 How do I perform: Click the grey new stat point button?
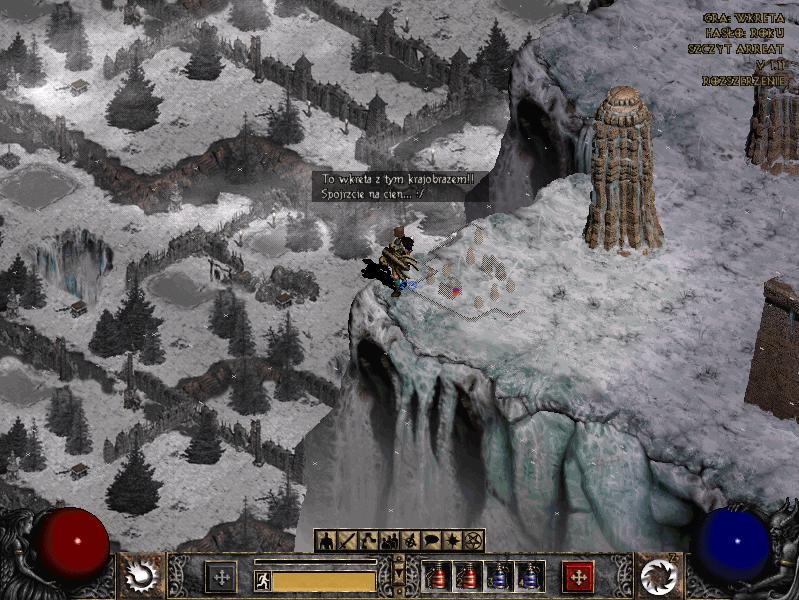221,577
